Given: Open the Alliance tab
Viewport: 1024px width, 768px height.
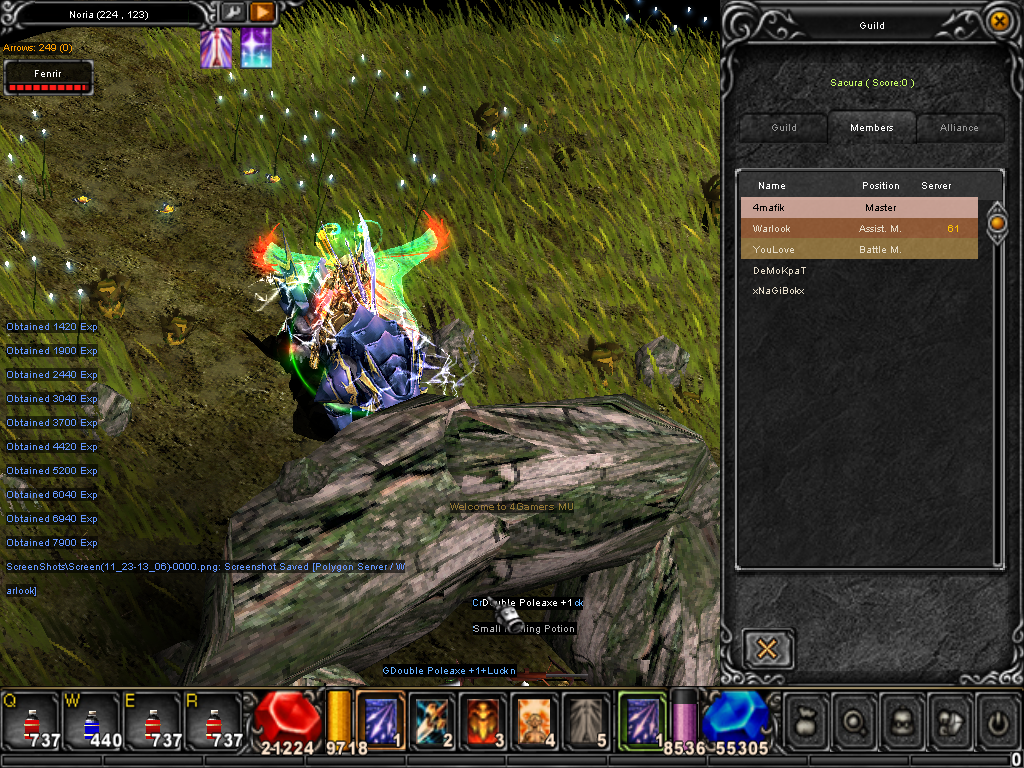Looking at the screenshot, I should [959, 128].
